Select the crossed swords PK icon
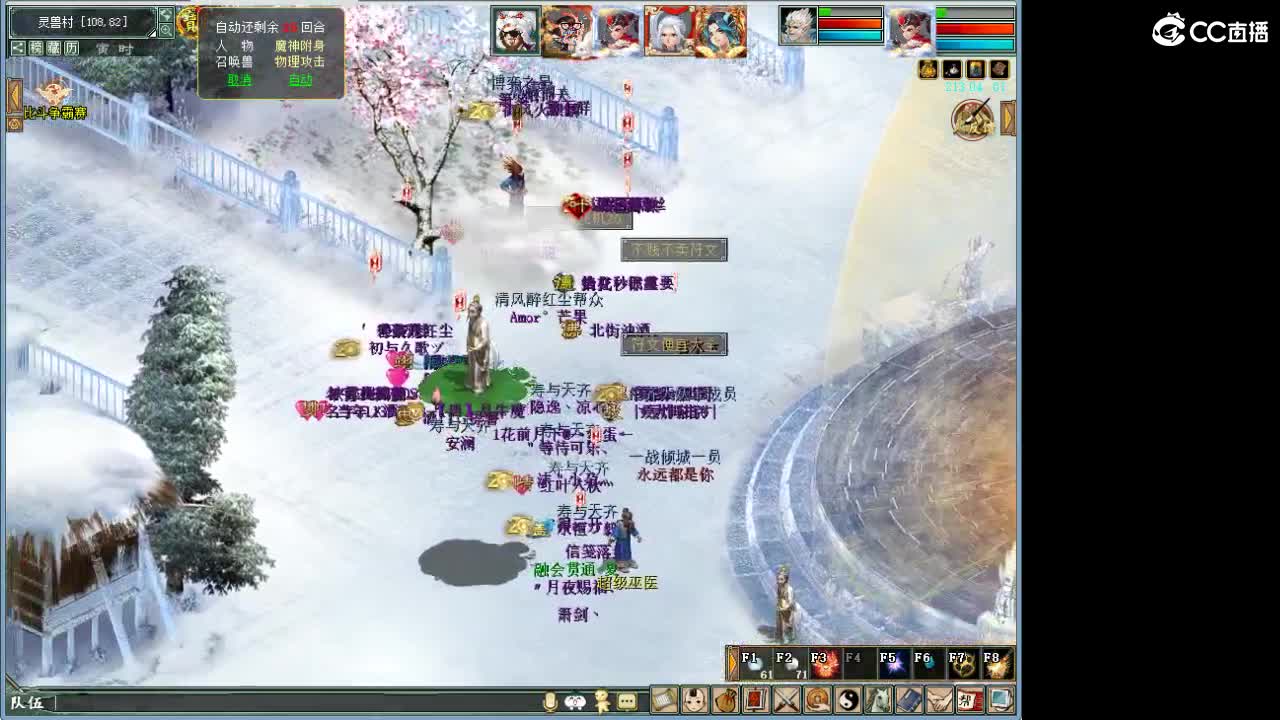 coord(784,703)
